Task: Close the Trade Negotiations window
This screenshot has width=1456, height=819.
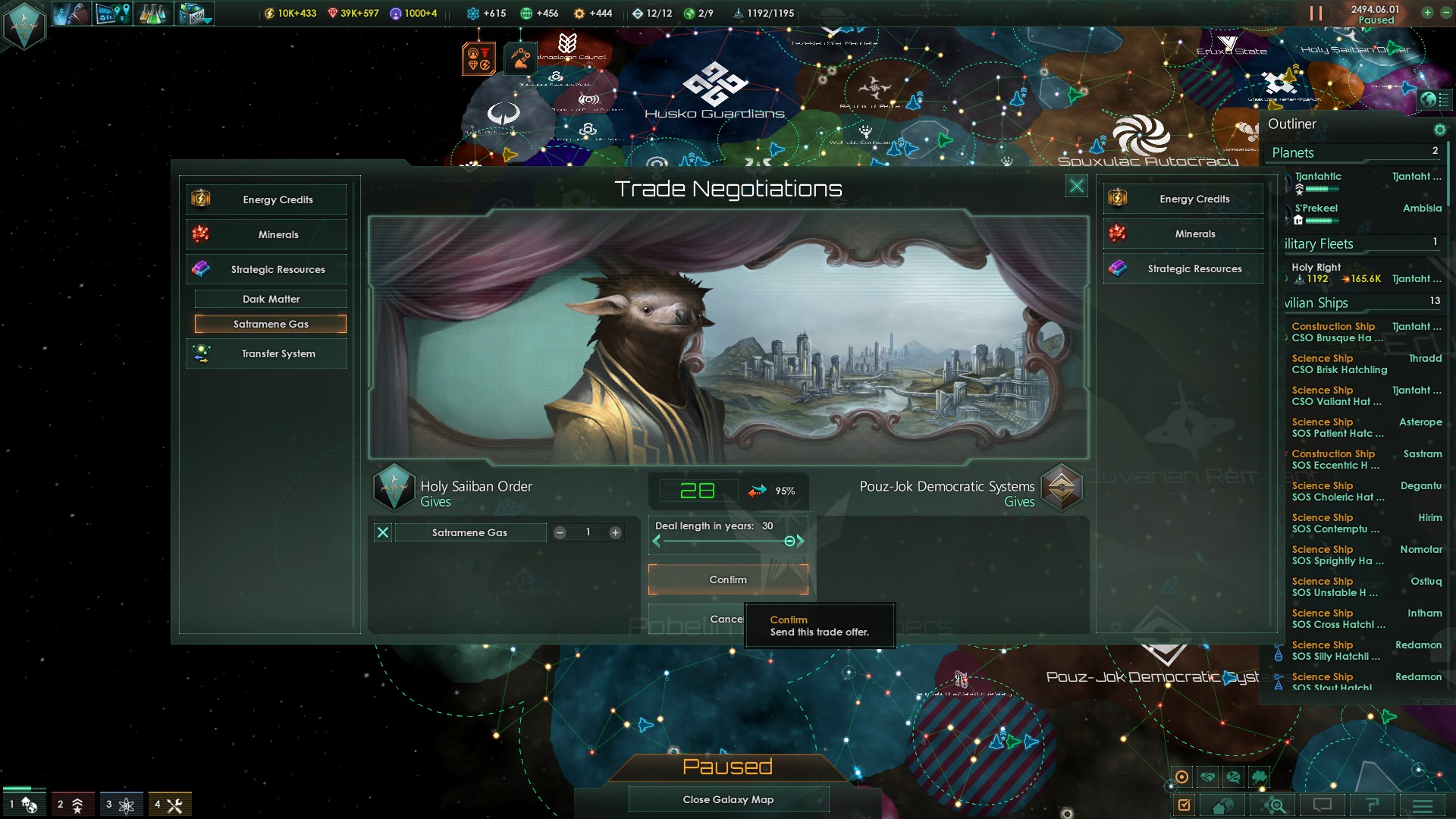Action: click(1076, 186)
